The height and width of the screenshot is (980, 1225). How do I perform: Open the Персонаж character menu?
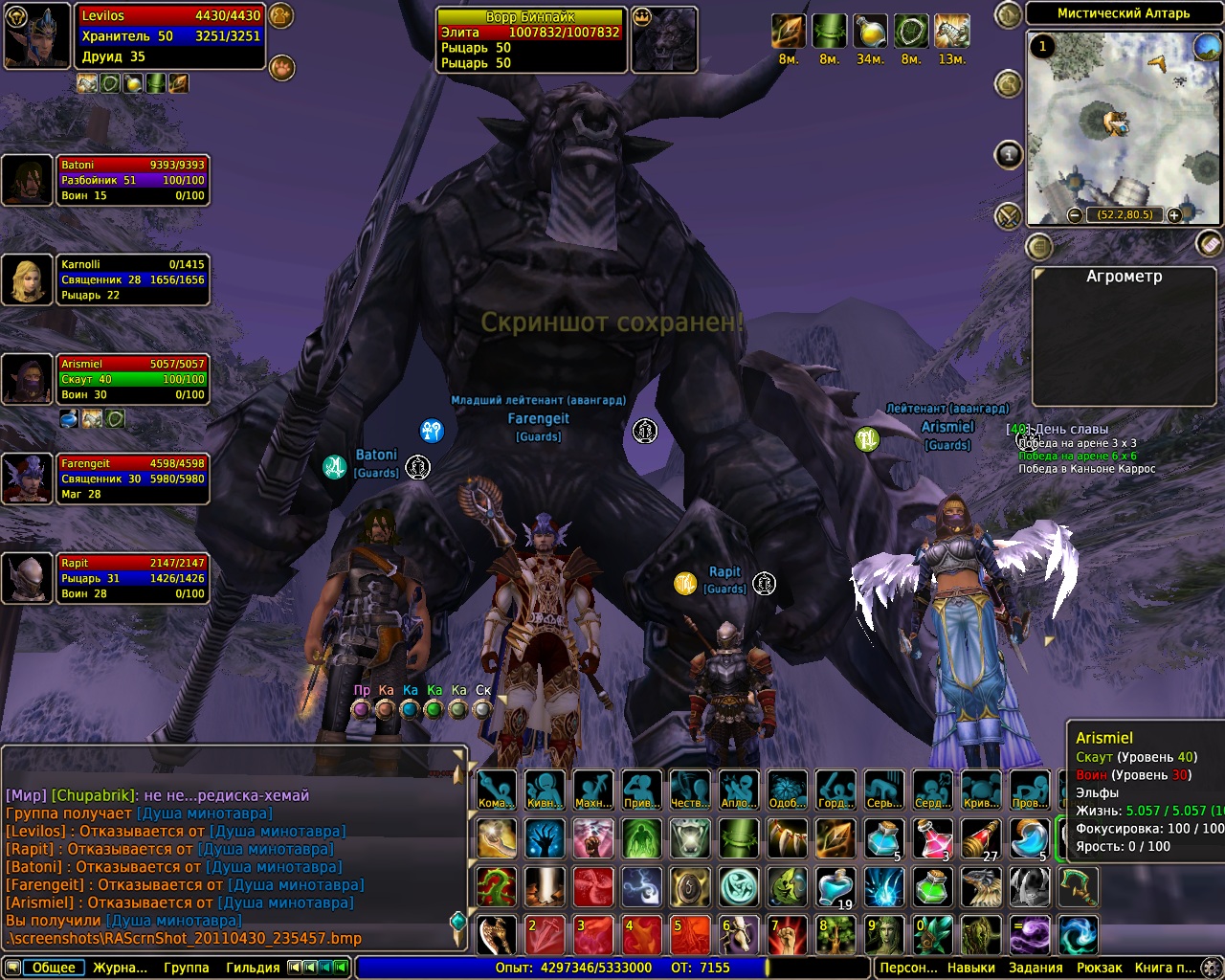coord(908,968)
